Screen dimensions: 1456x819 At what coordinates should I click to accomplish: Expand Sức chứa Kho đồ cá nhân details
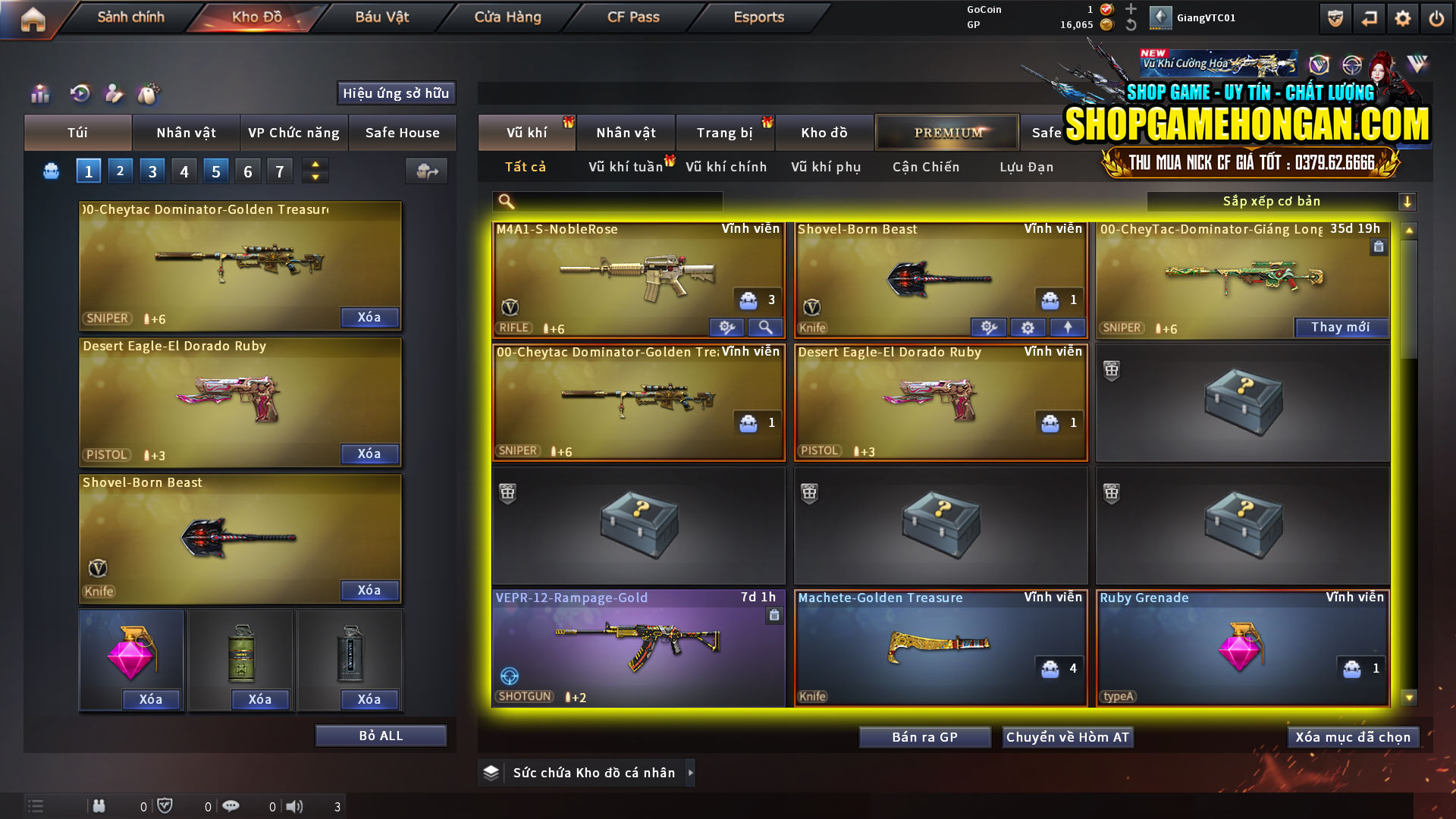point(690,773)
